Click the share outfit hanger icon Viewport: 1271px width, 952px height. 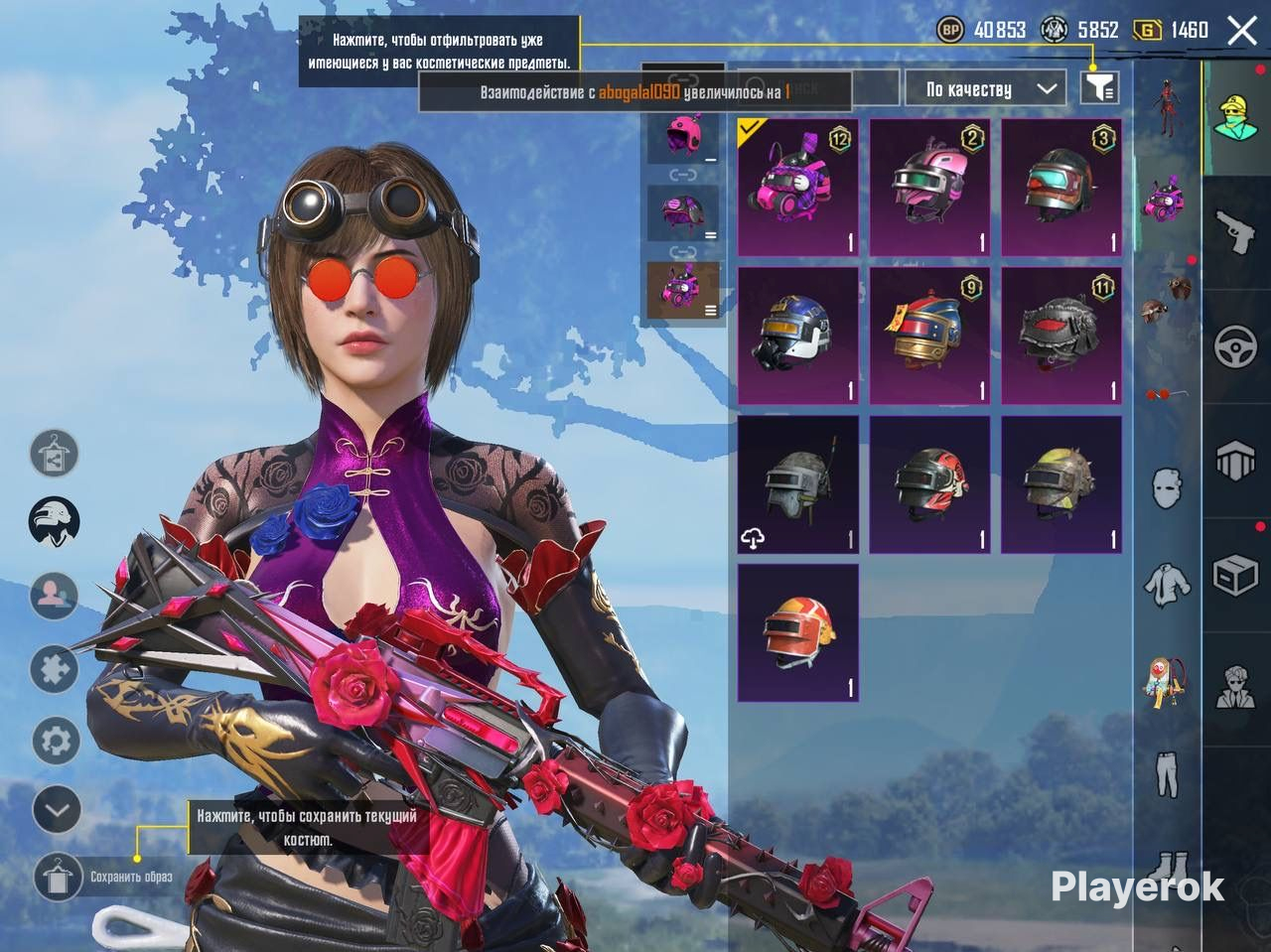[x=55, y=454]
